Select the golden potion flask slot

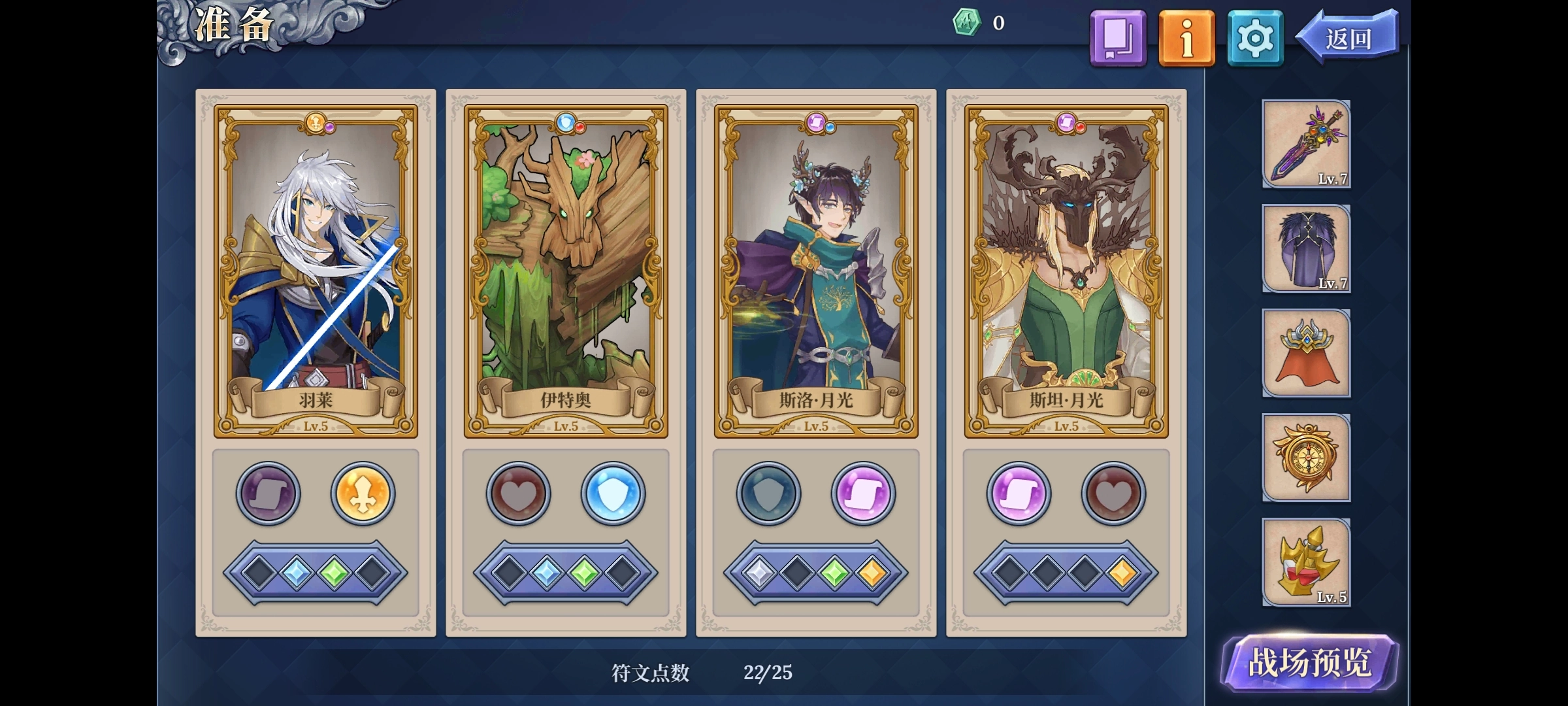tap(1306, 562)
